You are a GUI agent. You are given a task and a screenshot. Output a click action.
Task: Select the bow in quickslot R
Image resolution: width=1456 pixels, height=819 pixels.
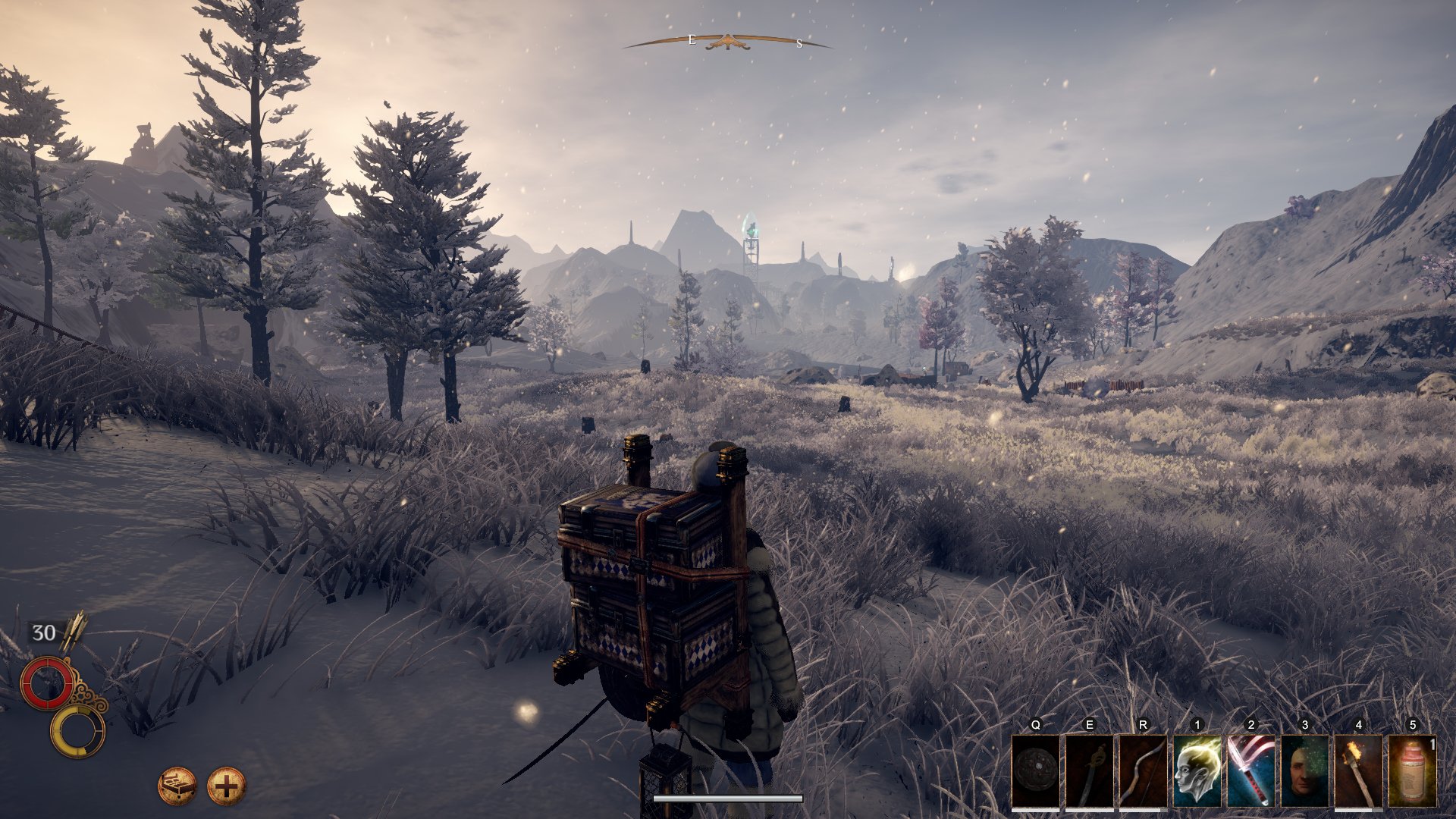(1142, 771)
